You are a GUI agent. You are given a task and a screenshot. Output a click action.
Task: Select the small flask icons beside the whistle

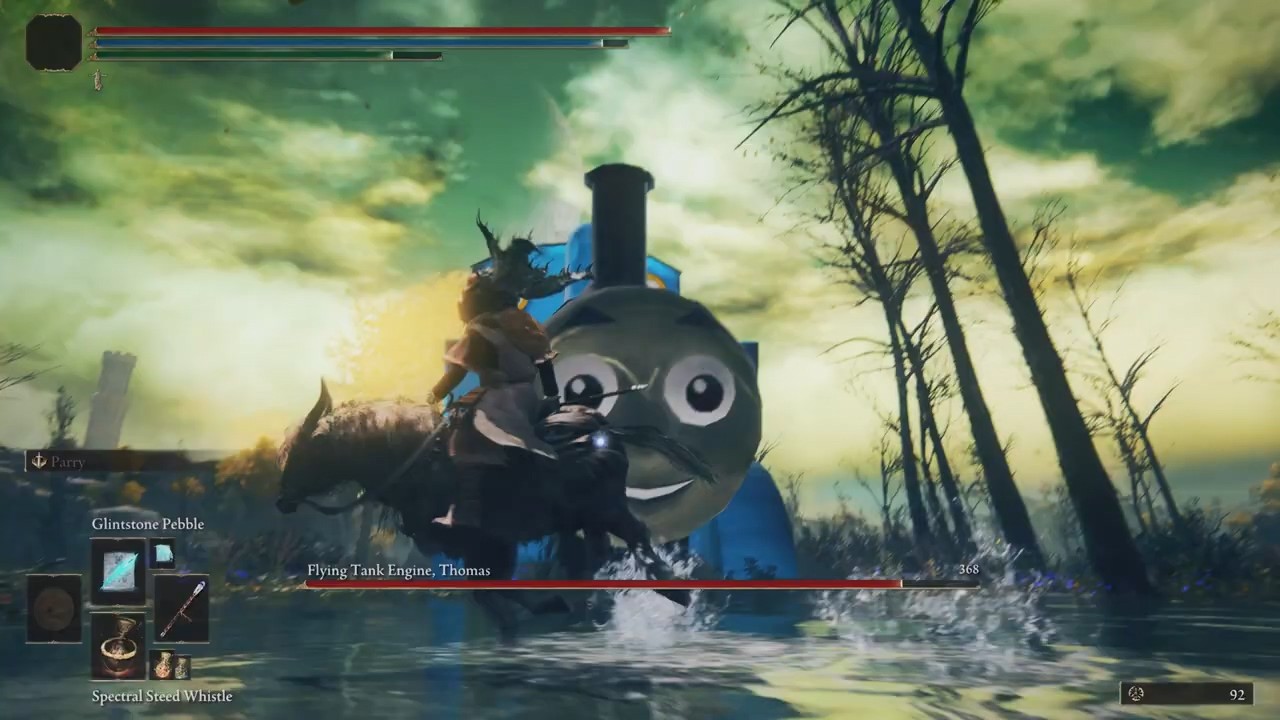pyautogui.click(x=169, y=665)
